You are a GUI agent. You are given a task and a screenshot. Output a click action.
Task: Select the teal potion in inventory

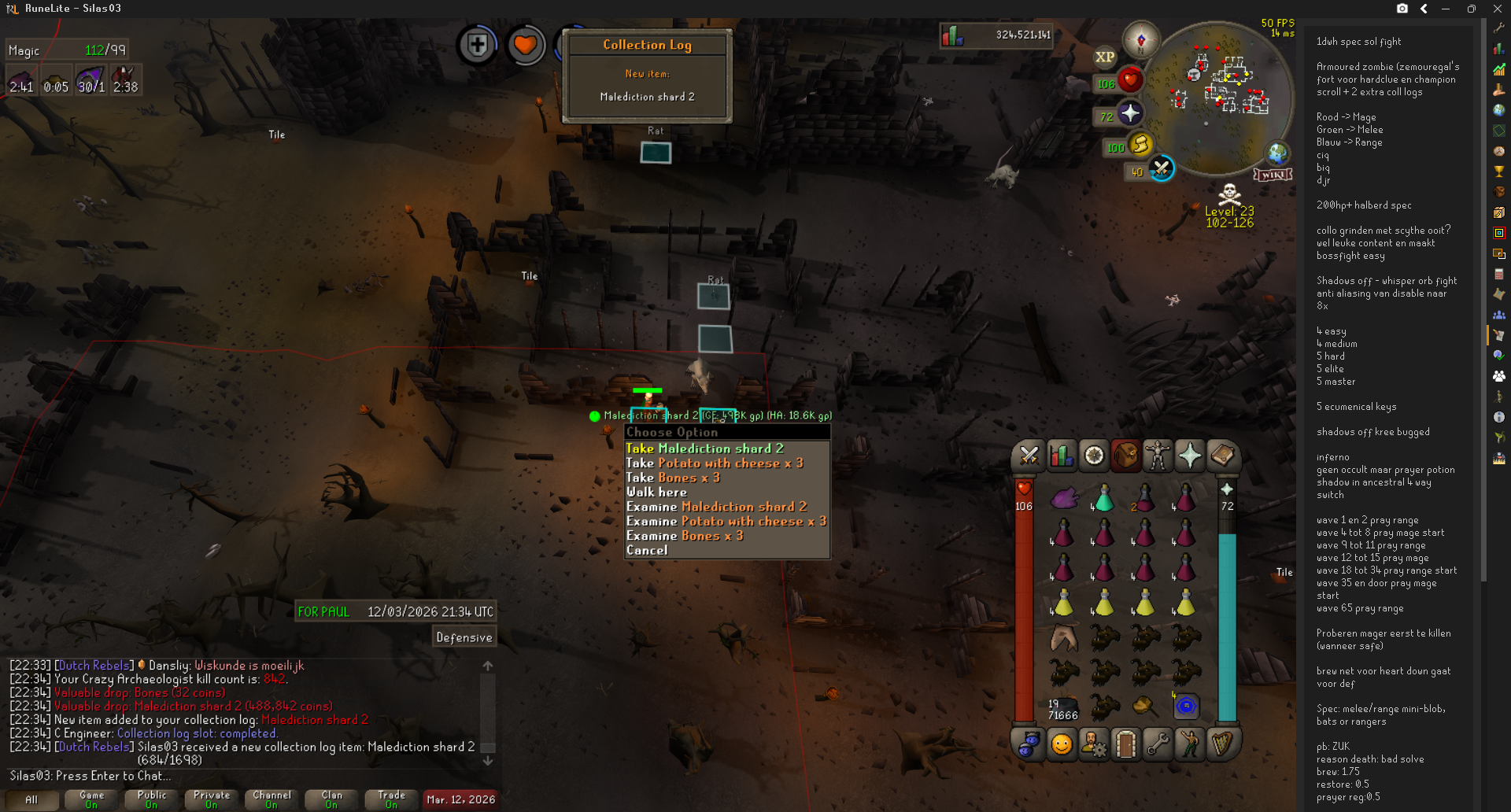pos(1103,499)
